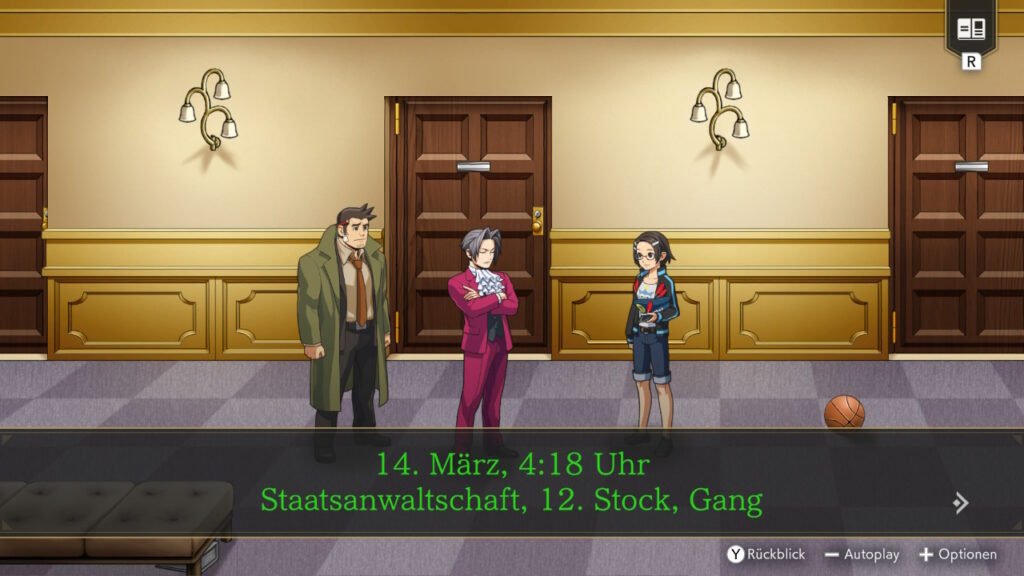This screenshot has width=1024, height=576.
Task: Open the Rückblick dialogue history
Action: [766, 554]
